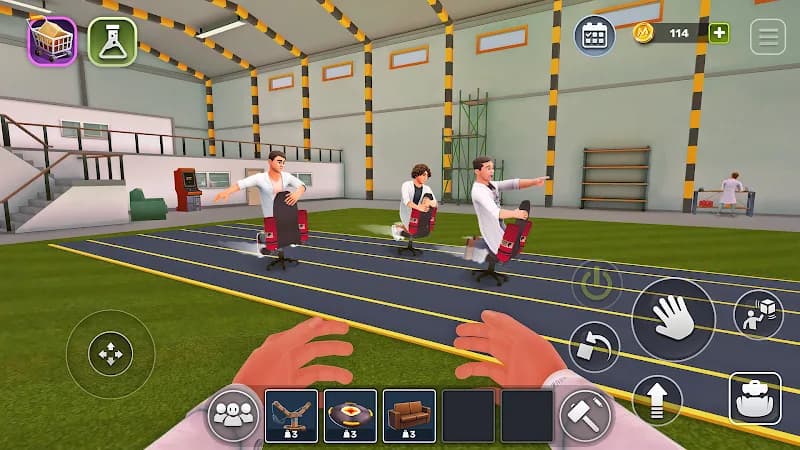Open the backpack inventory
This screenshot has width=800, height=450.
coord(755,398)
